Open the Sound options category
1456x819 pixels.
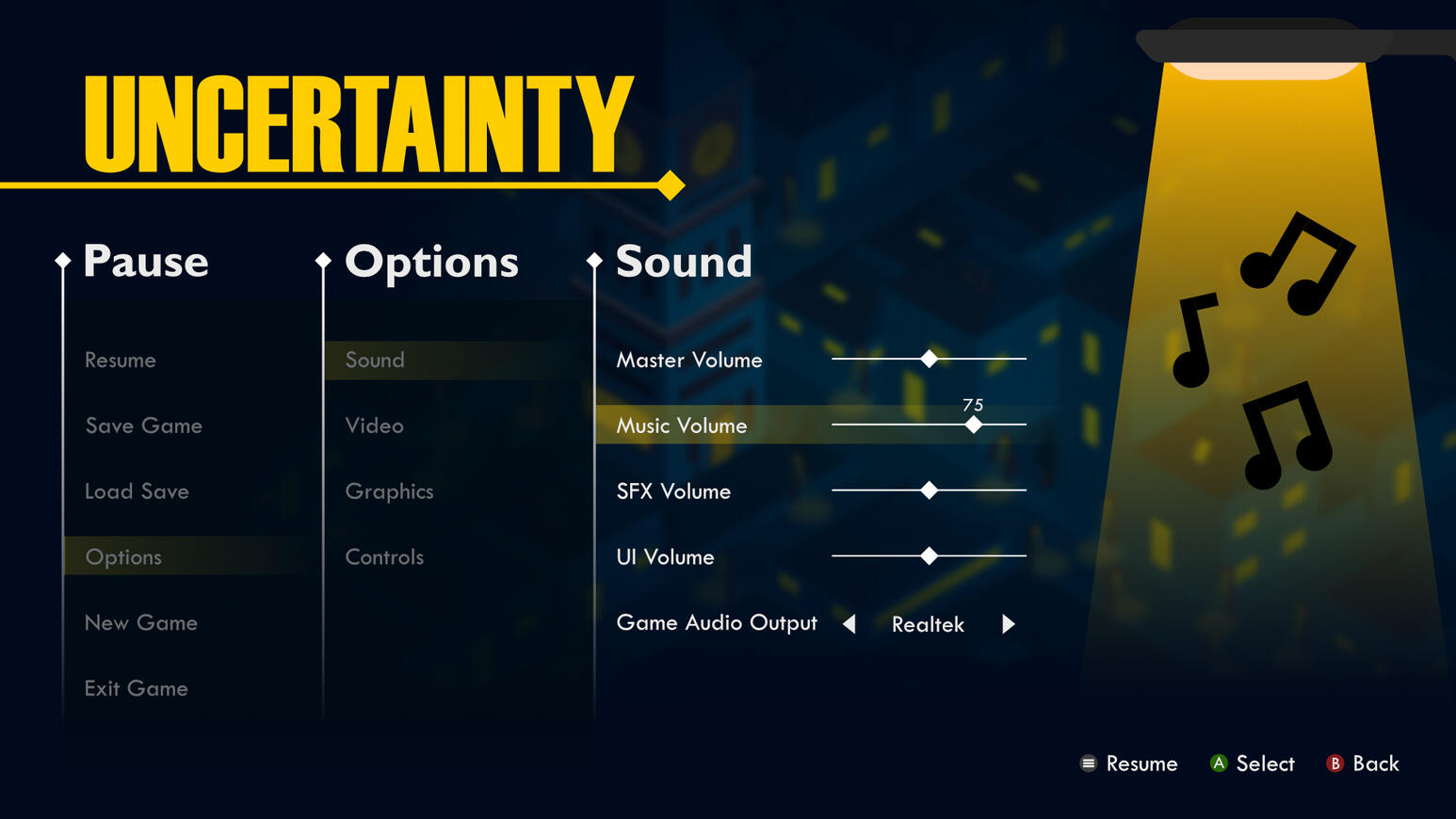click(375, 361)
